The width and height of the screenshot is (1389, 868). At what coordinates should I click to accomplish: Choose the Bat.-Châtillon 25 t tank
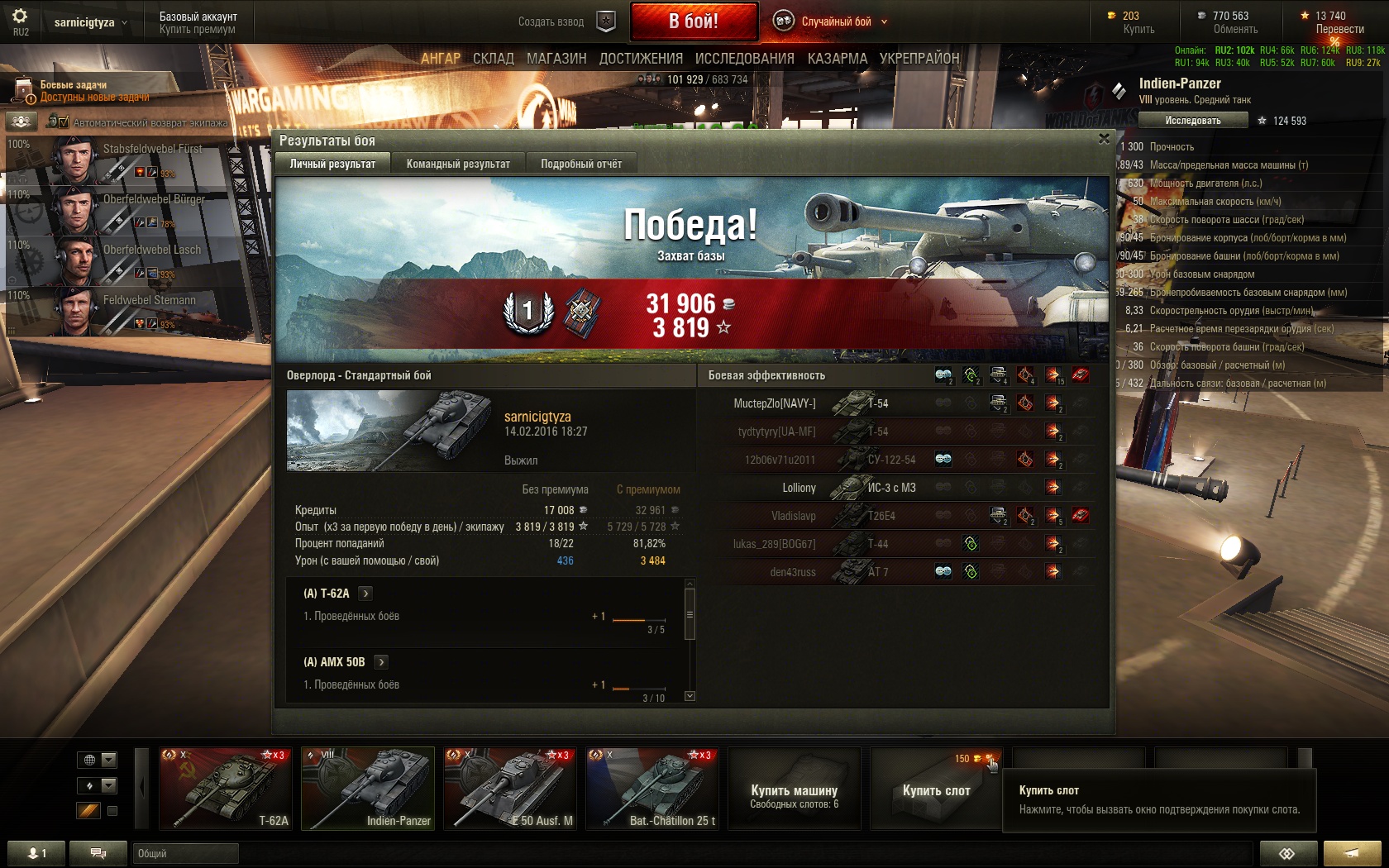point(652,788)
